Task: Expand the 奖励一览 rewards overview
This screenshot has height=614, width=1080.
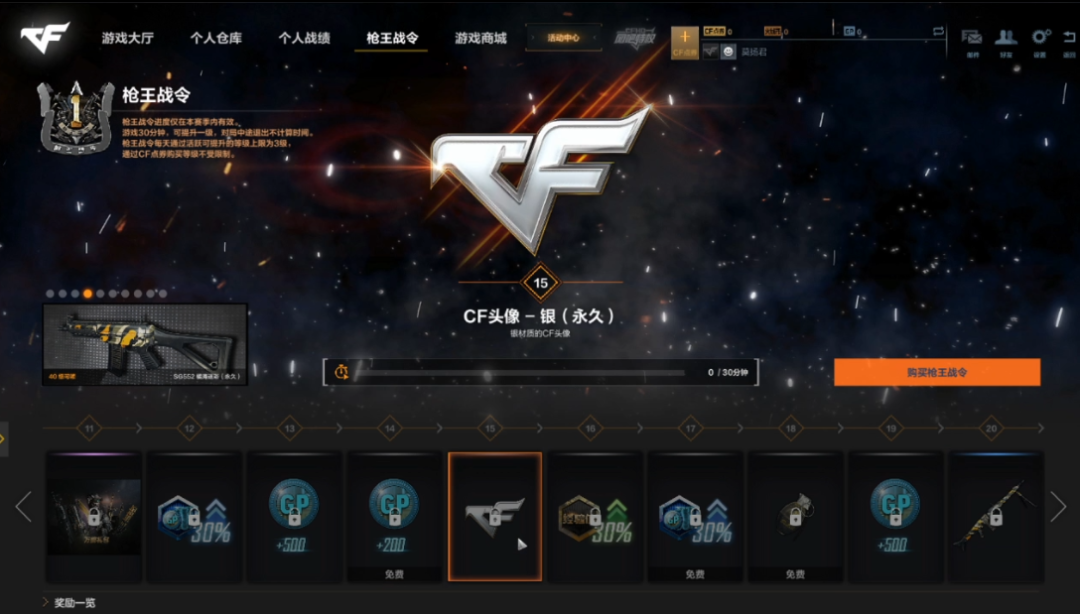Action: pyautogui.click(x=70, y=603)
